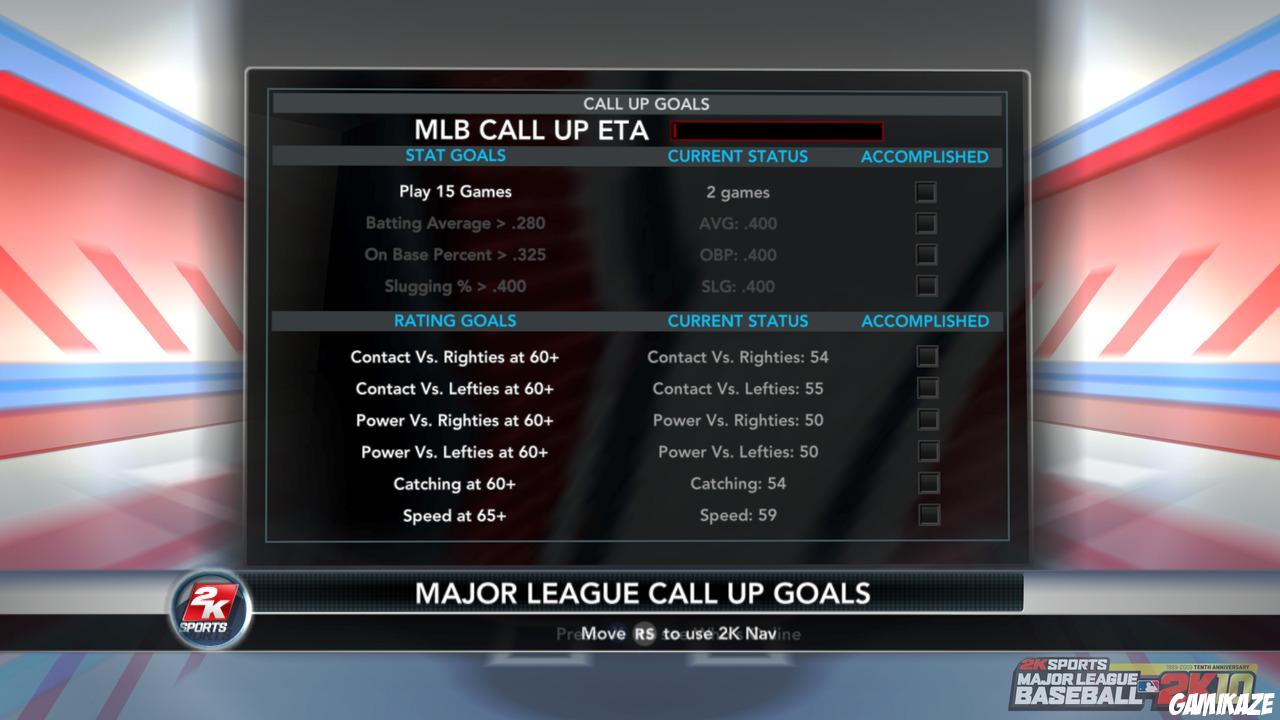Viewport: 1280px width, 720px height.
Task: Toggle the Batting Average goal checkbox
Action: click(927, 223)
